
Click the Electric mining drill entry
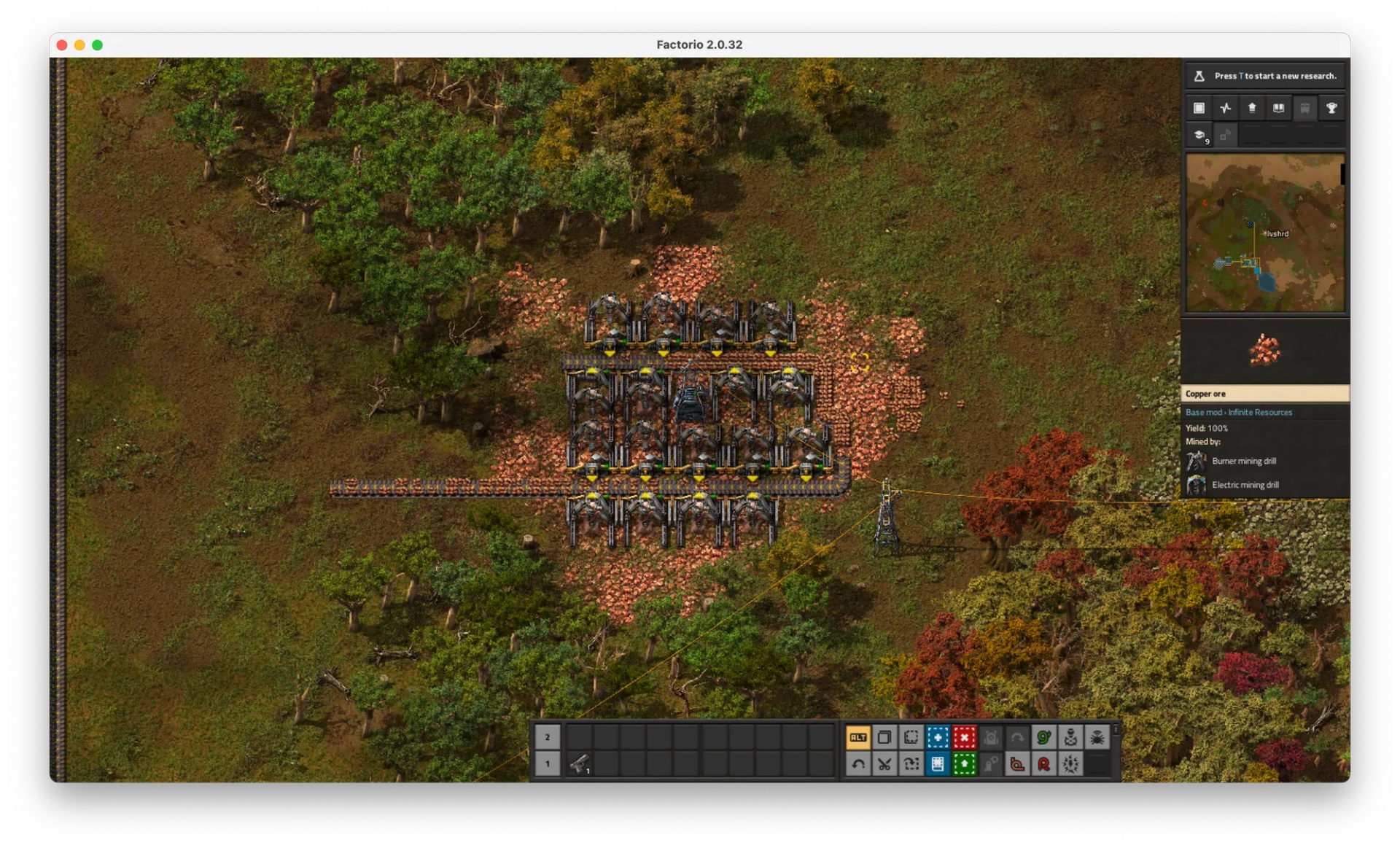pos(1245,485)
